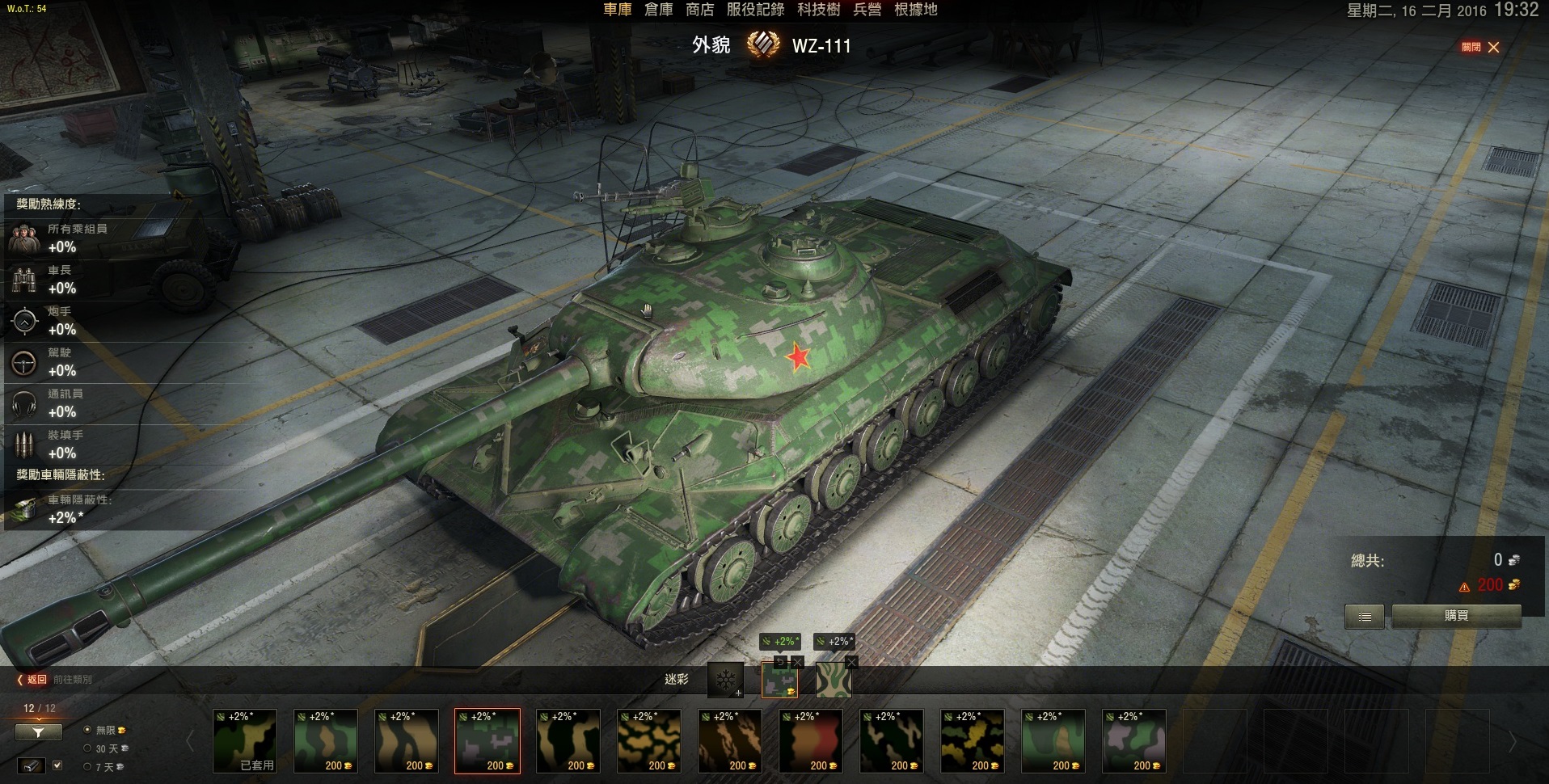Select the winter snowflake camouflage slot
The width and height of the screenshot is (1549, 784).
pyautogui.click(x=725, y=680)
